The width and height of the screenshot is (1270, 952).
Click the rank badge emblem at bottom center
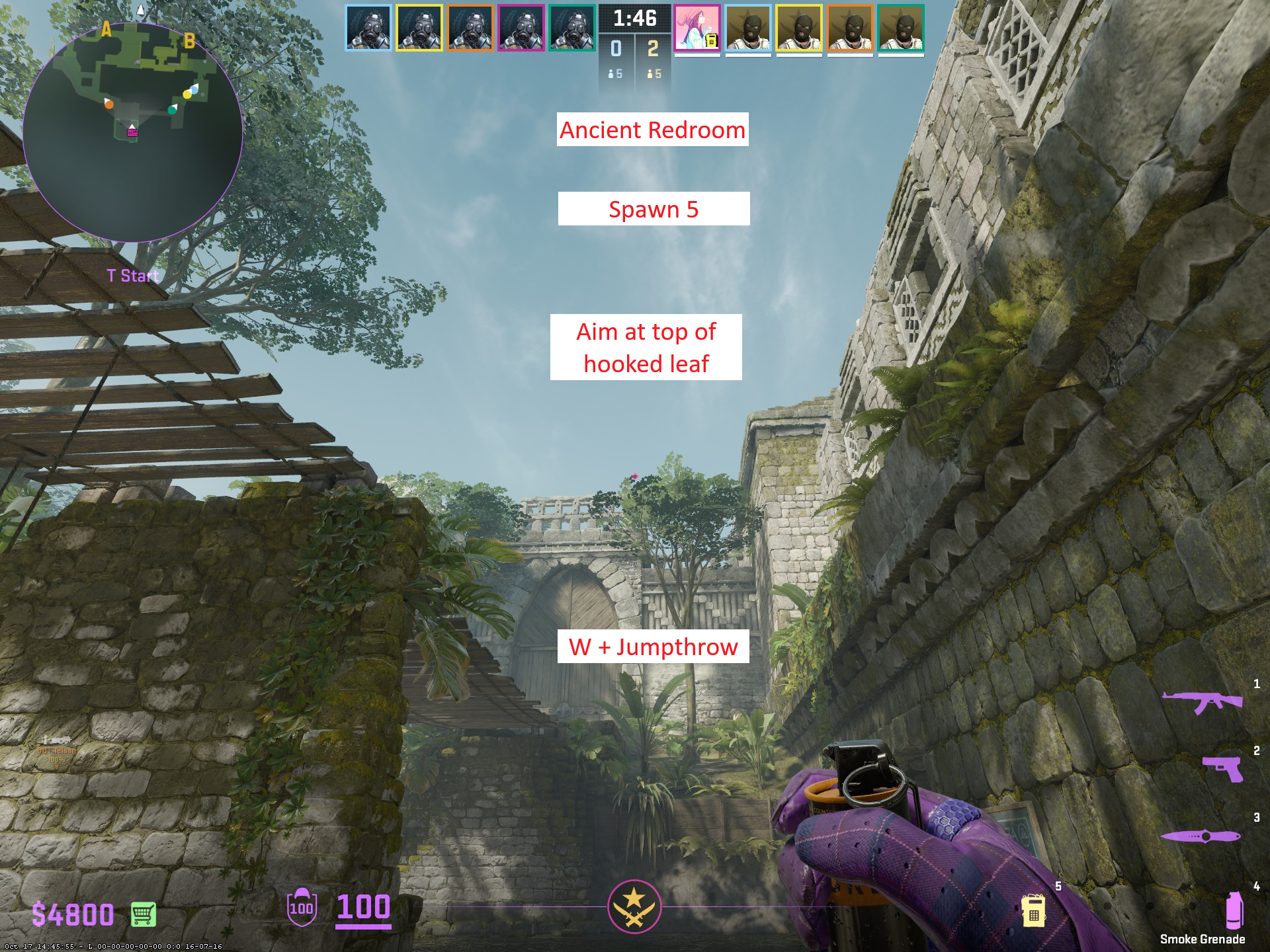point(634,906)
